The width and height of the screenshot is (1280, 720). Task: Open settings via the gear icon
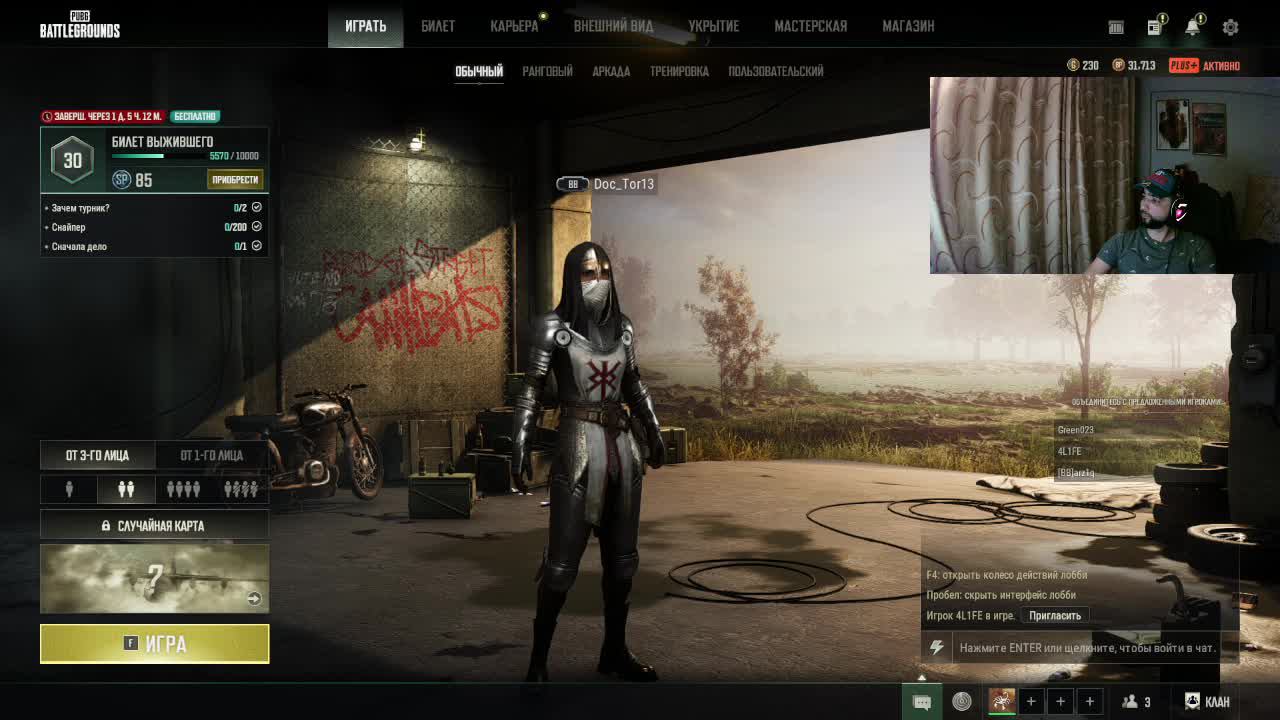(x=1230, y=27)
